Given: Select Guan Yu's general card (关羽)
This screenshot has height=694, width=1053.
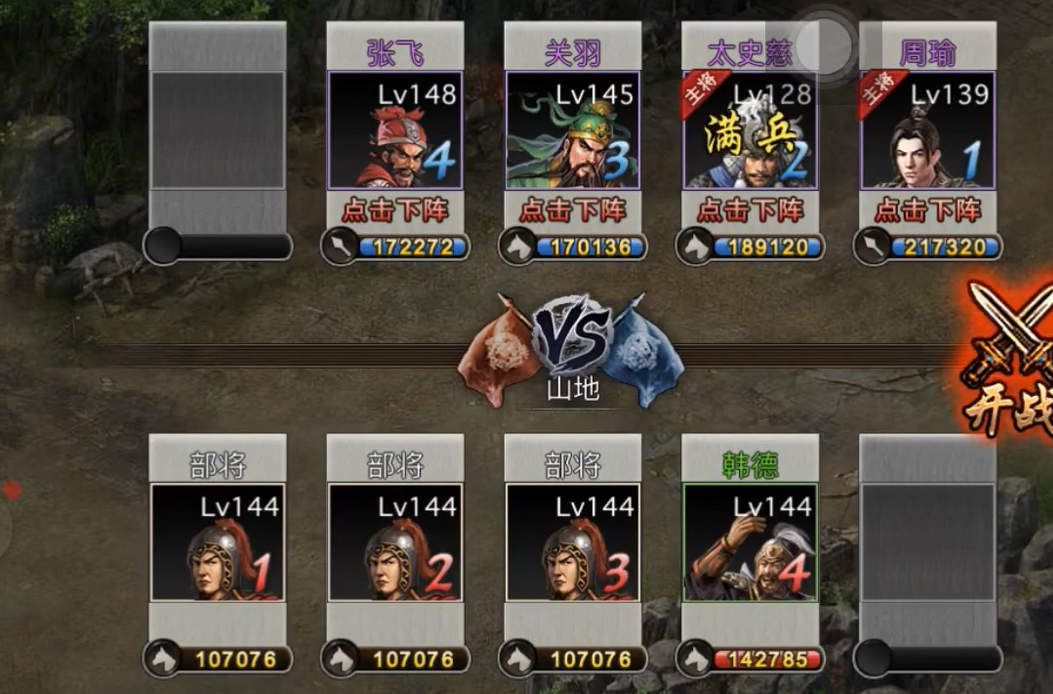Looking at the screenshot, I should [x=572, y=130].
